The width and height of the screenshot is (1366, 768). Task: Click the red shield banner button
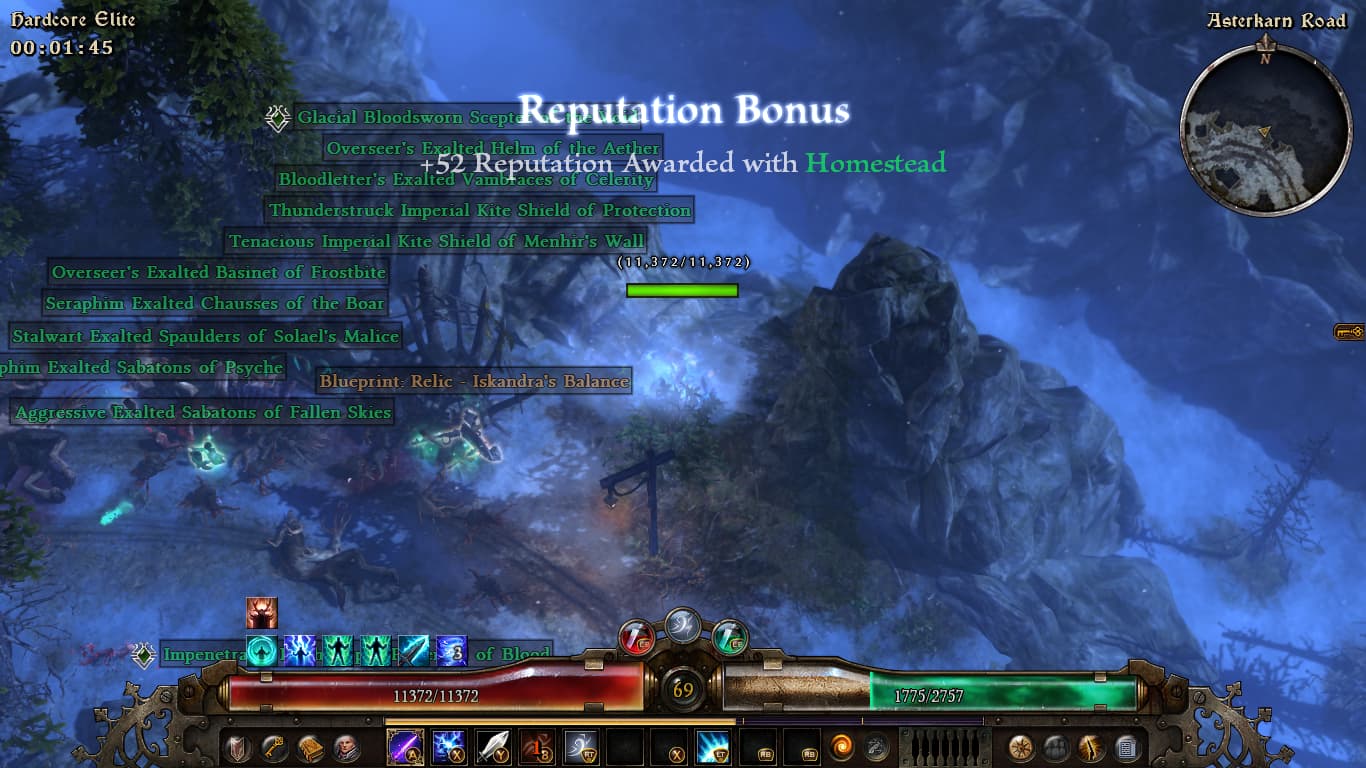click(x=237, y=747)
